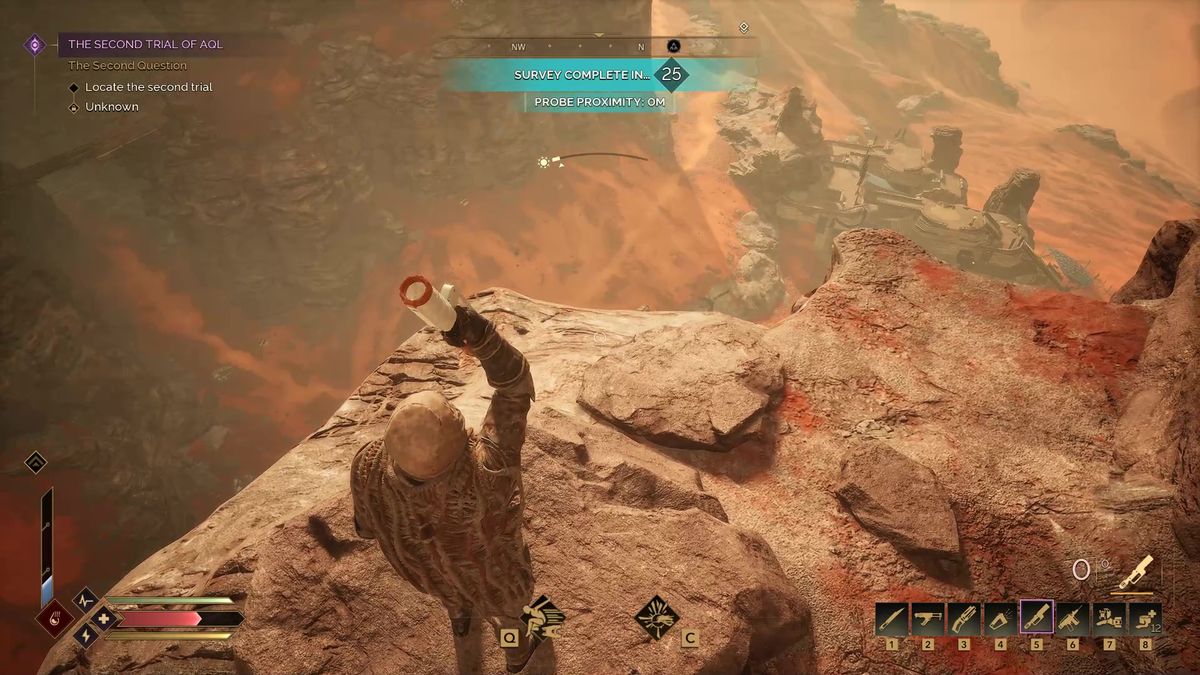Pick the highlighted survey probe launcher slot
Screen dimensions: 1200x675
tap(1035, 618)
